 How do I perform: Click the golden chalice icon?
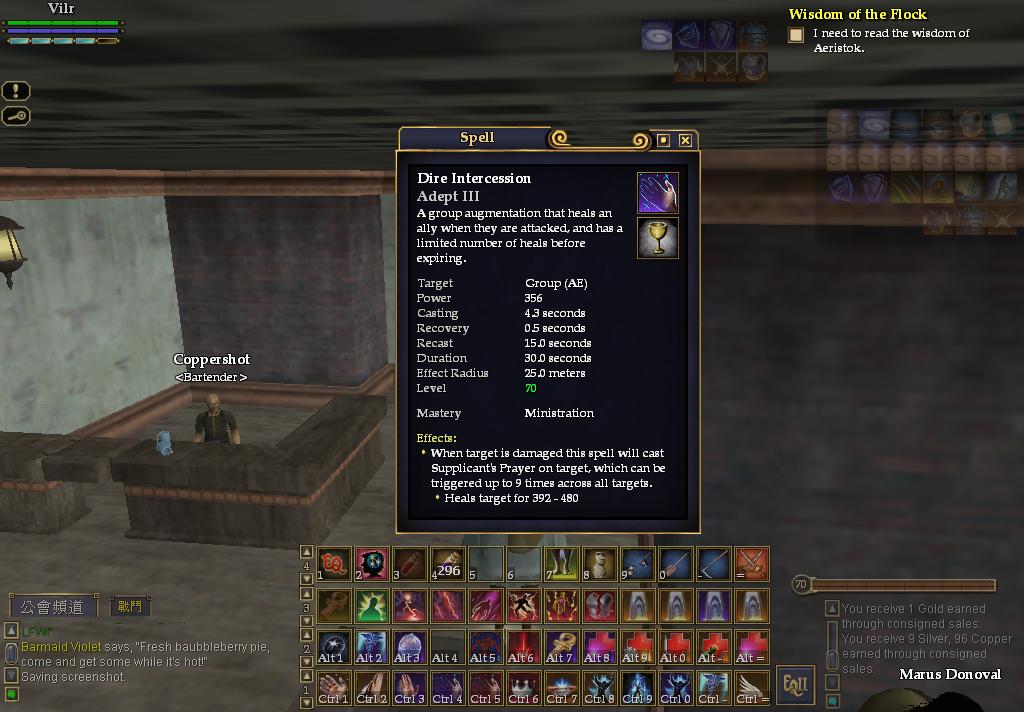click(x=658, y=237)
